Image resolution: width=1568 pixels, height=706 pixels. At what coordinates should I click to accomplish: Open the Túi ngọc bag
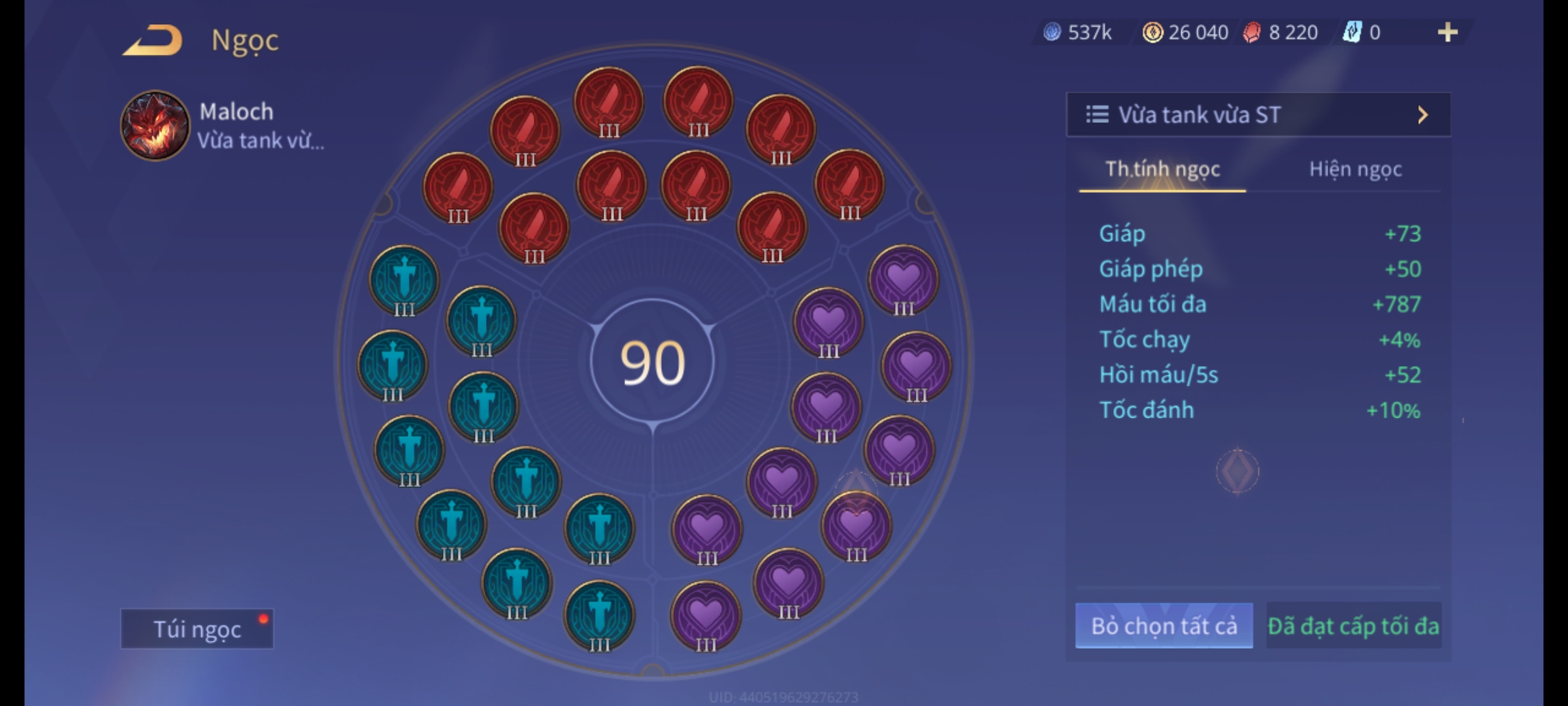coord(197,629)
